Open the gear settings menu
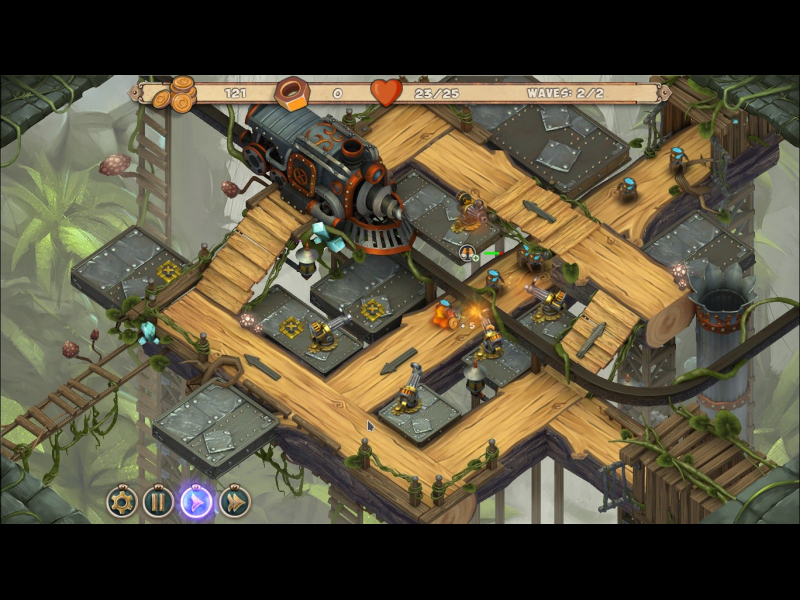 coord(122,501)
